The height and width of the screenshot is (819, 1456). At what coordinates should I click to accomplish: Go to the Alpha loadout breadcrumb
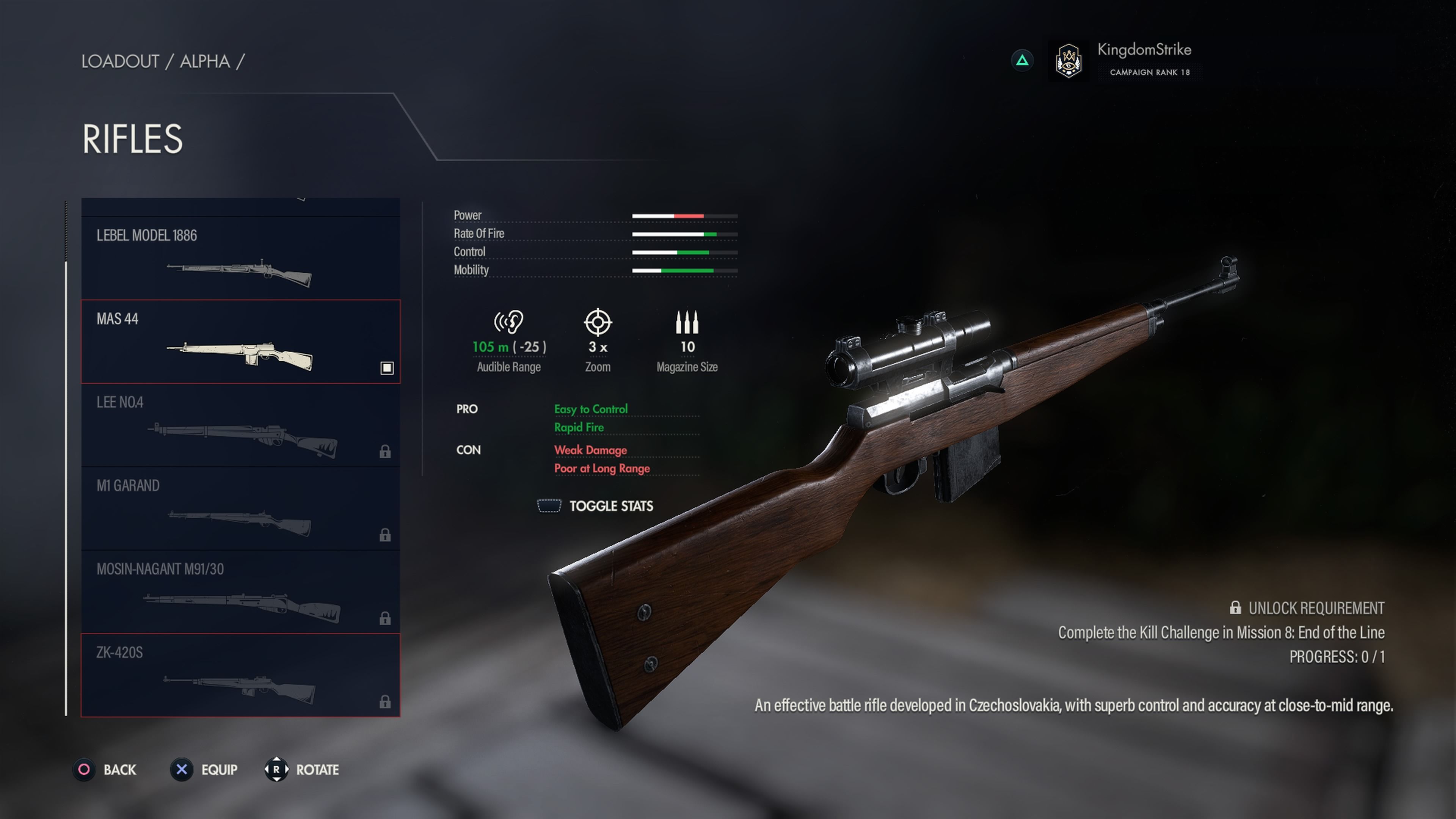[205, 61]
